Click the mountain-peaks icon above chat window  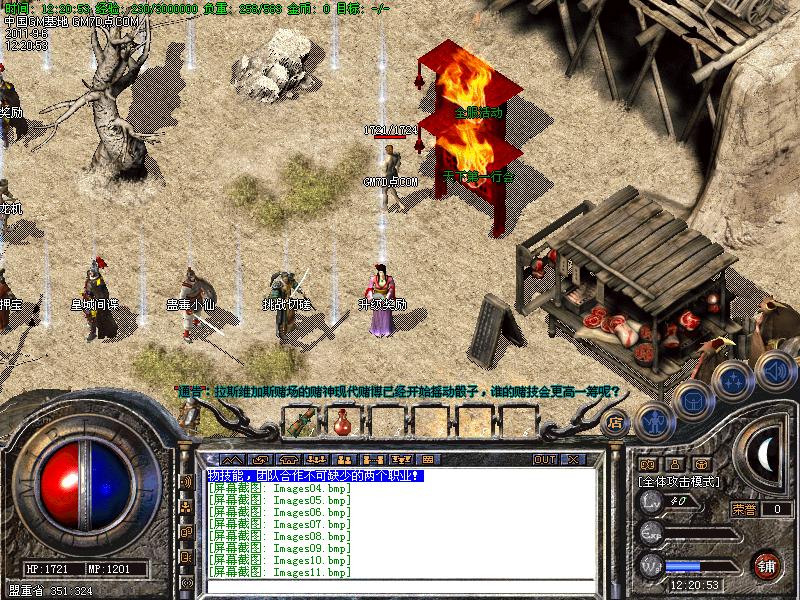[x=233, y=460]
